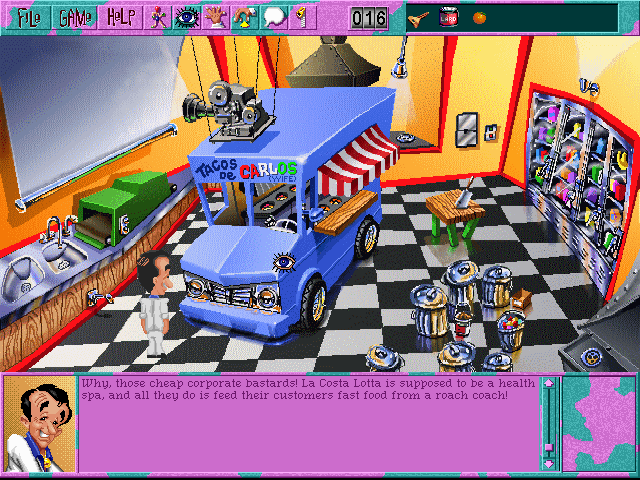Image resolution: width=640 pixels, height=480 pixels.
Task: Pick the zipper action icon
Action: click(x=303, y=17)
